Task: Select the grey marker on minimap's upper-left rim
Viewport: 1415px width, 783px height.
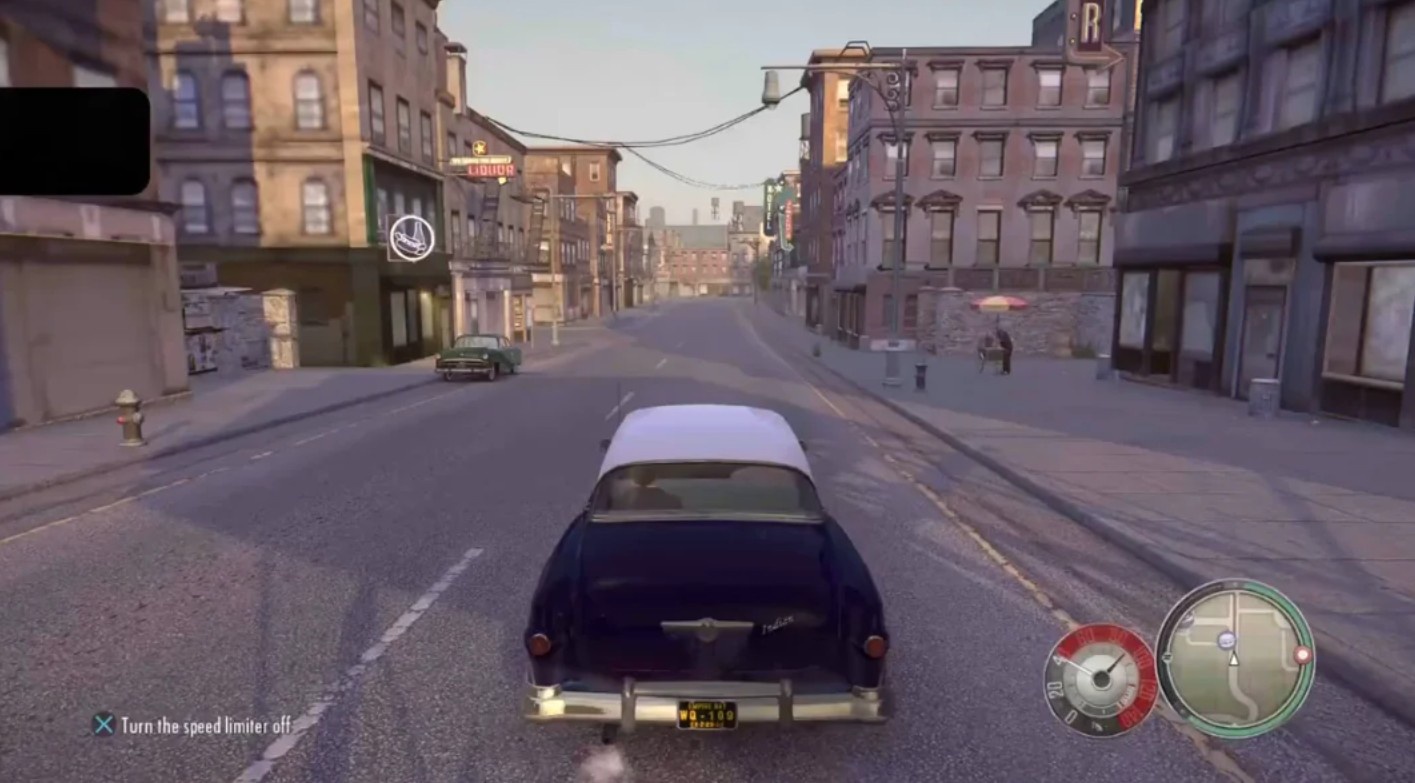Action: click(x=1186, y=621)
